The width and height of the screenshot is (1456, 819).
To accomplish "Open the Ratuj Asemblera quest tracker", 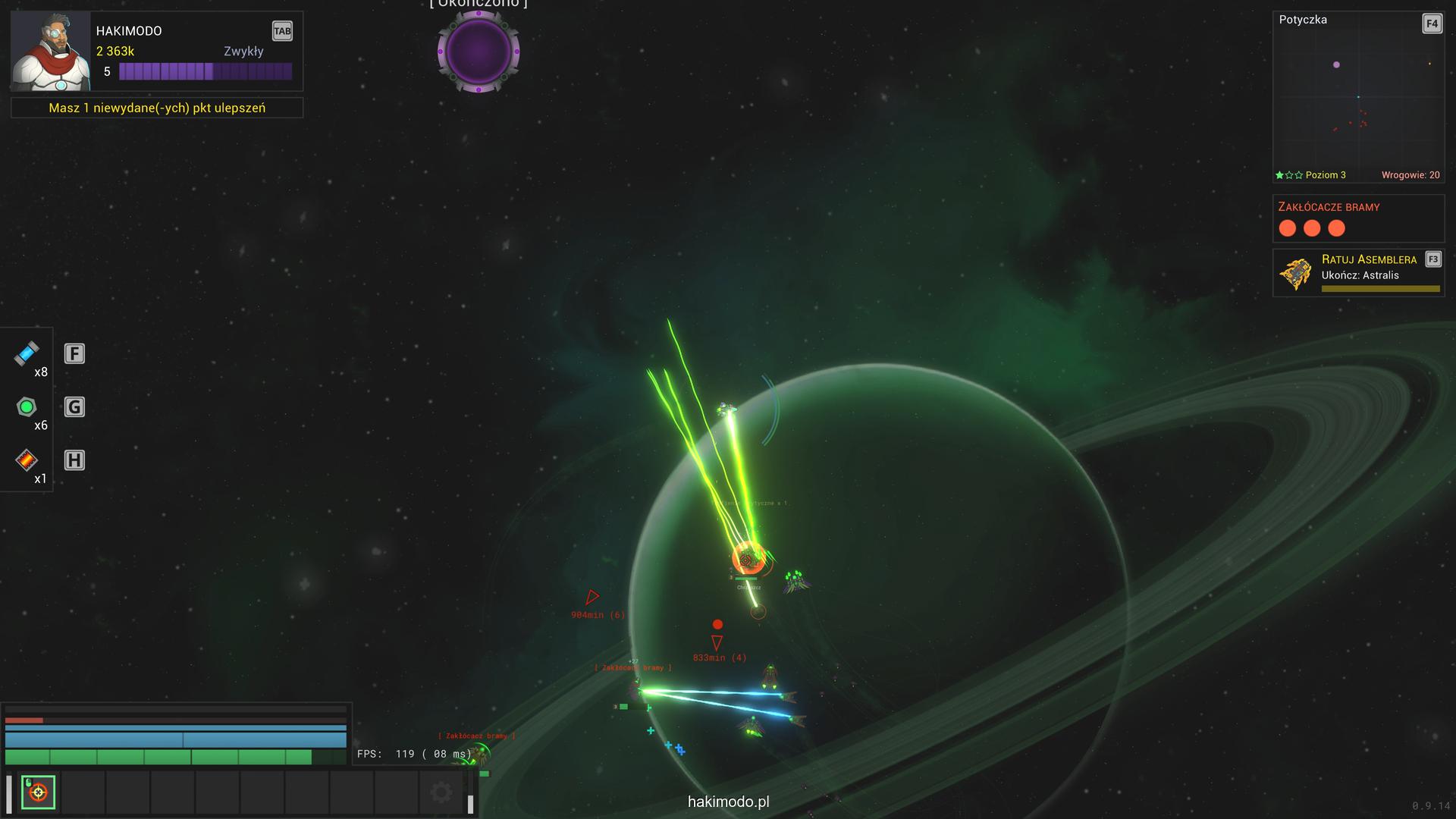I will [x=1357, y=273].
